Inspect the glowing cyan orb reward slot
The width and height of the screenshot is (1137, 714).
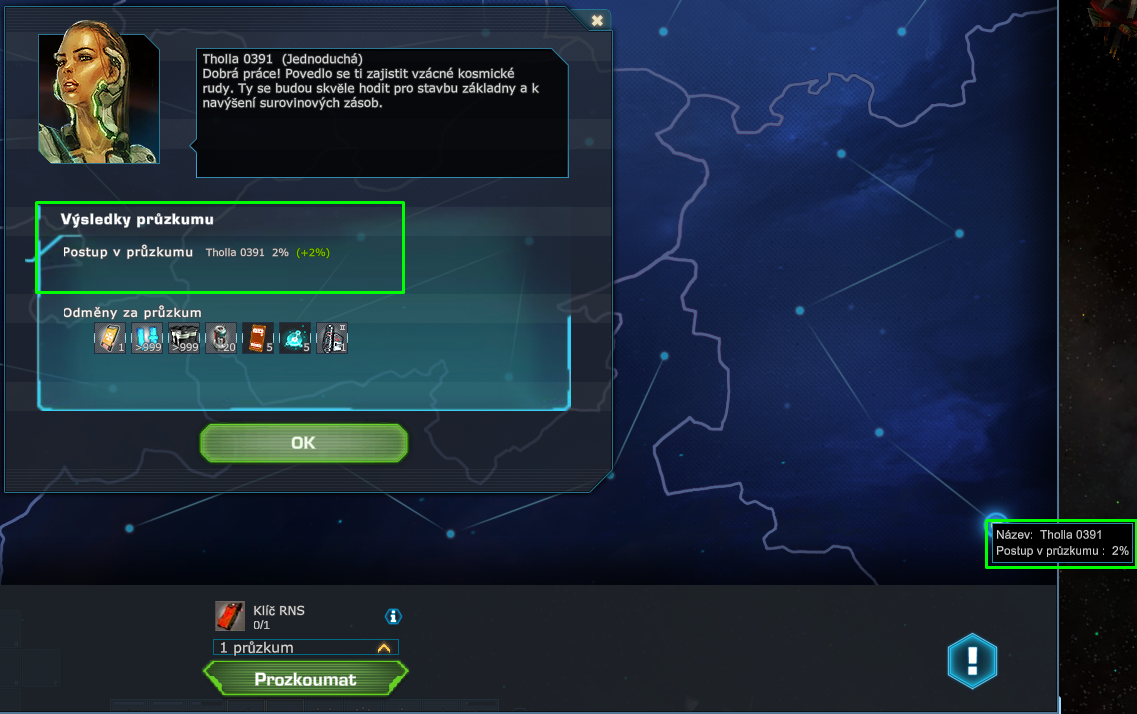(295, 338)
